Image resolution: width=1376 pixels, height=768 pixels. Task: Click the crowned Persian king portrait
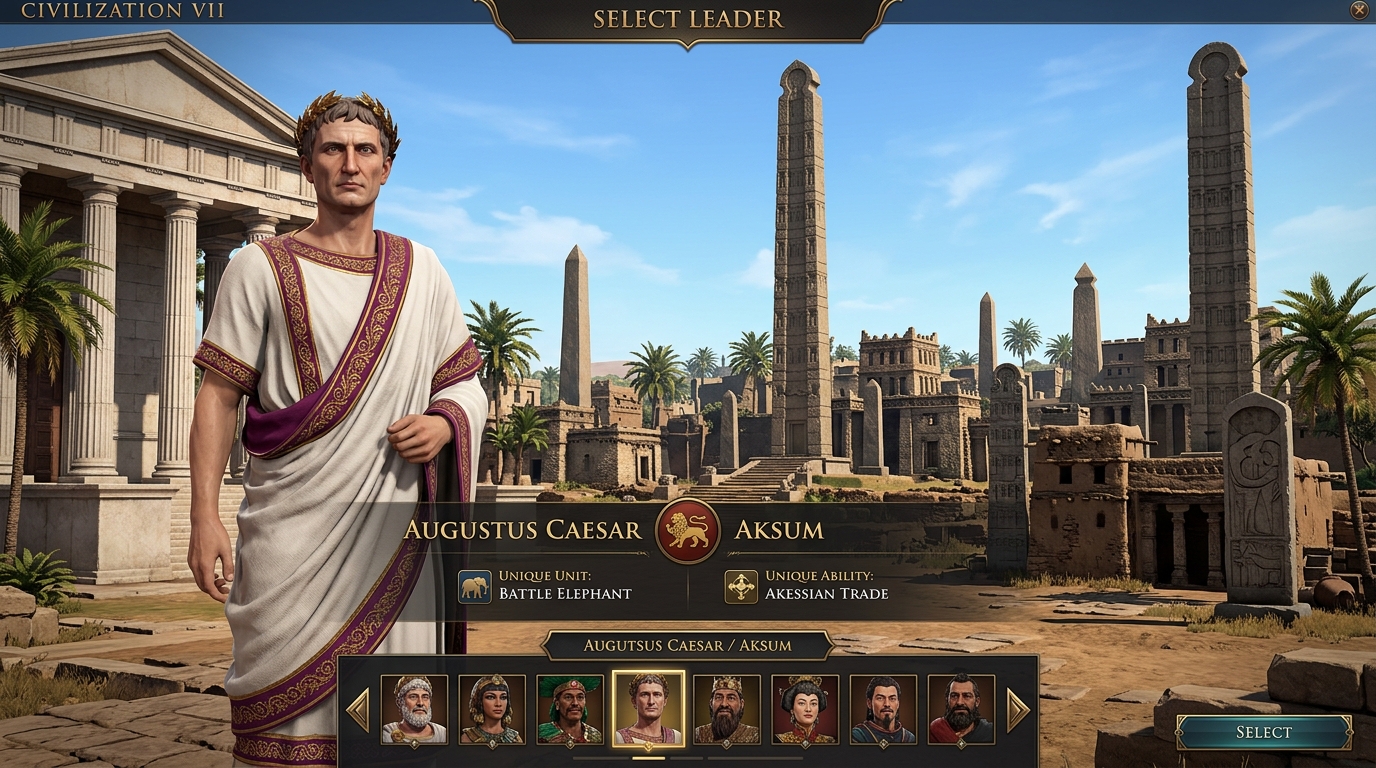725,711
